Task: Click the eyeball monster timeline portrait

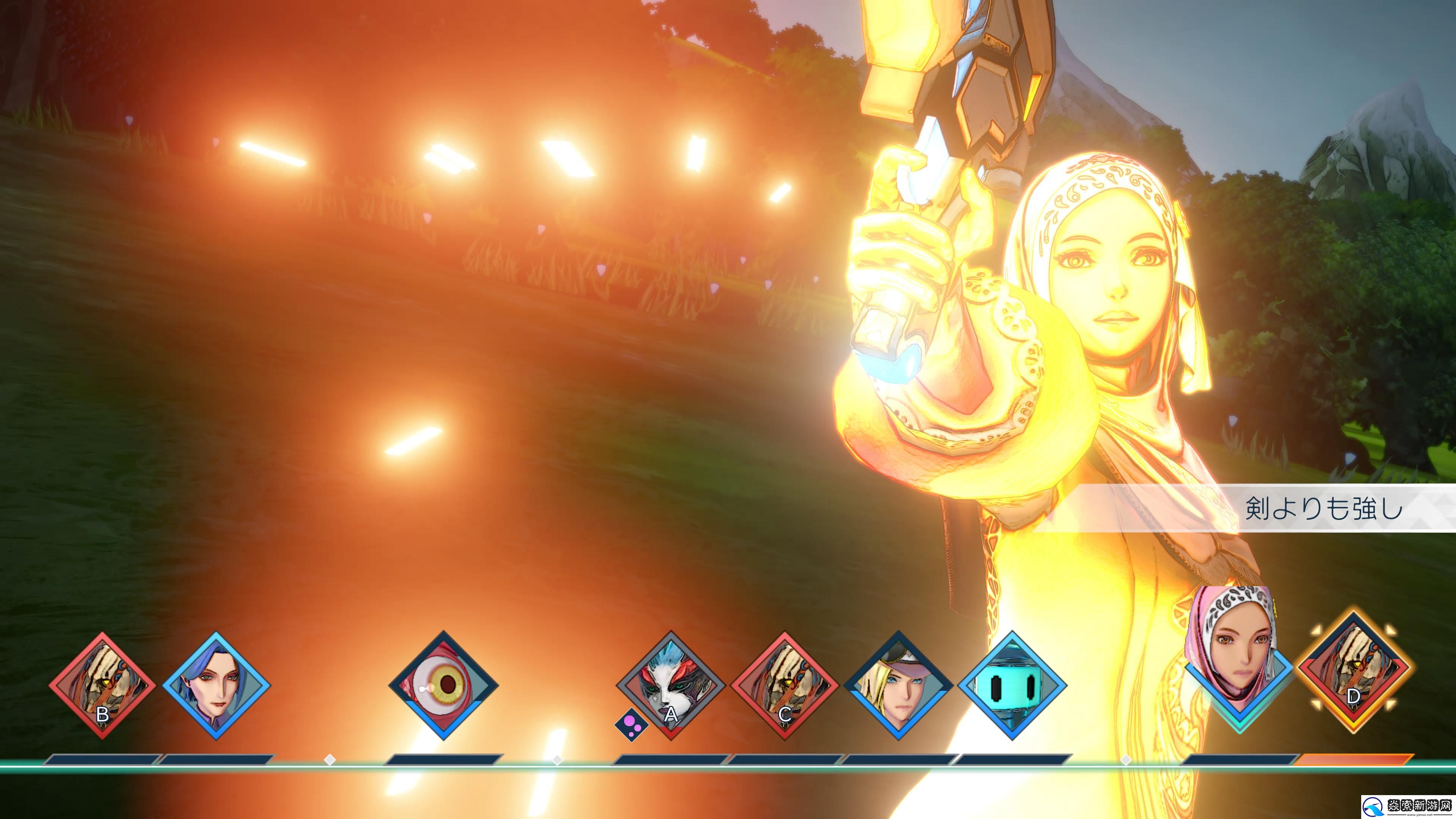Action: click(x=443, y=685)
